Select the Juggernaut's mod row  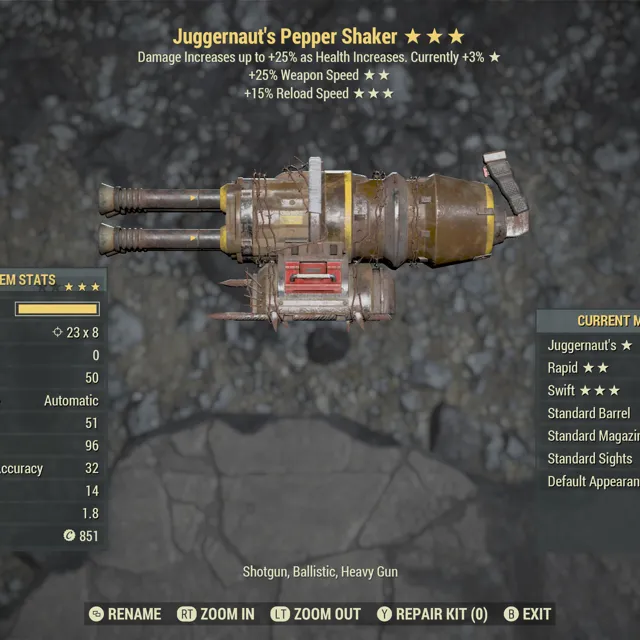pyautogui.click(x=590, y=345)
